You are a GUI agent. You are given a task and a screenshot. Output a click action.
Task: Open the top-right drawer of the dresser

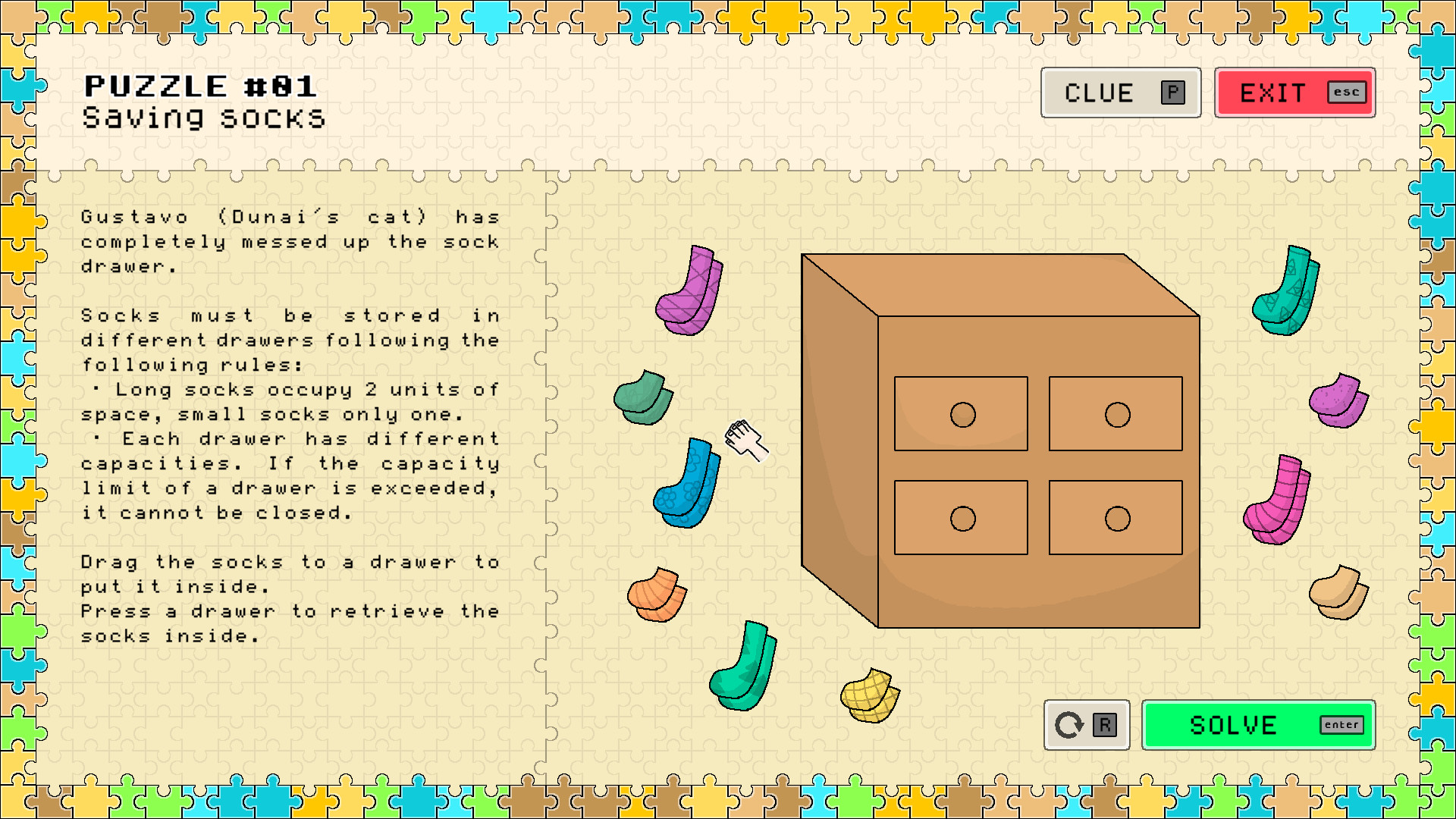(1115, 412)
